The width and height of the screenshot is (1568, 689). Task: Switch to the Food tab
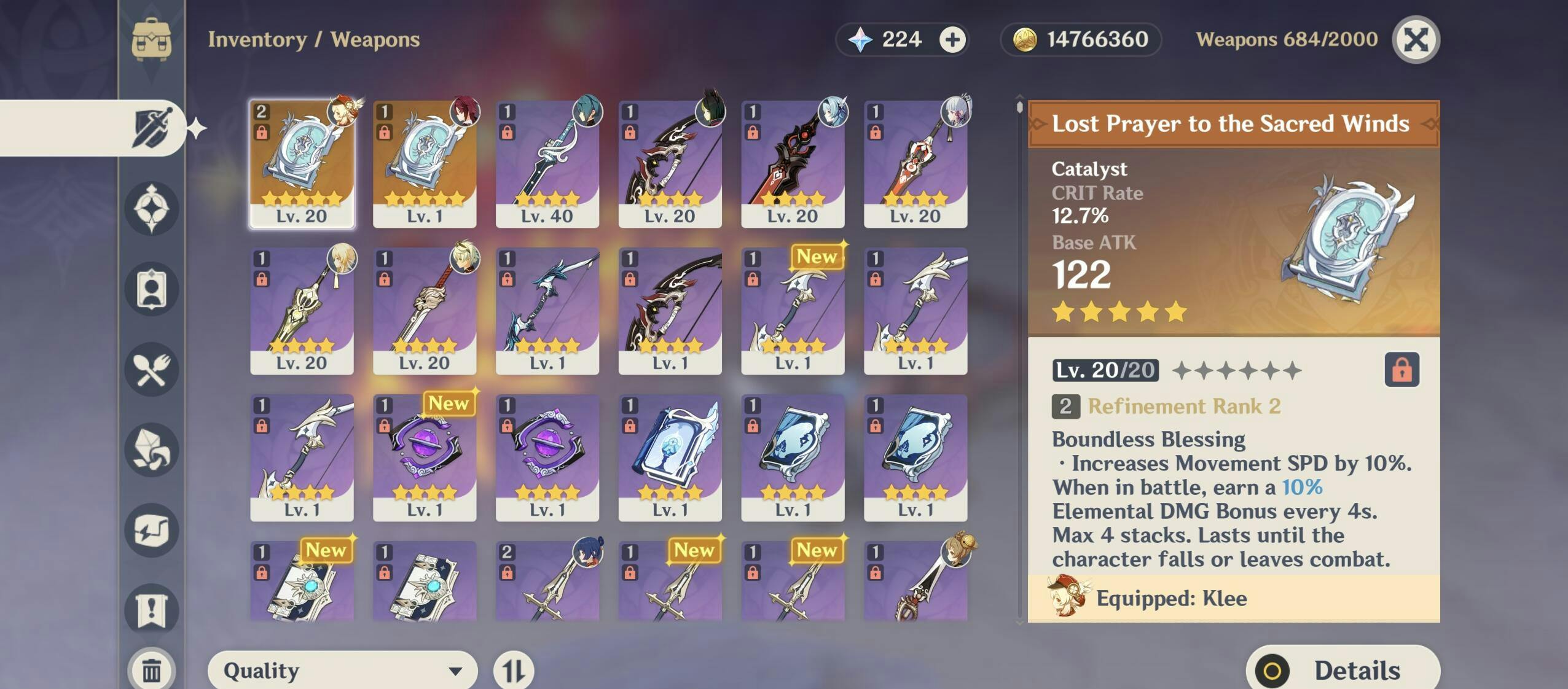tap(151, 370)
